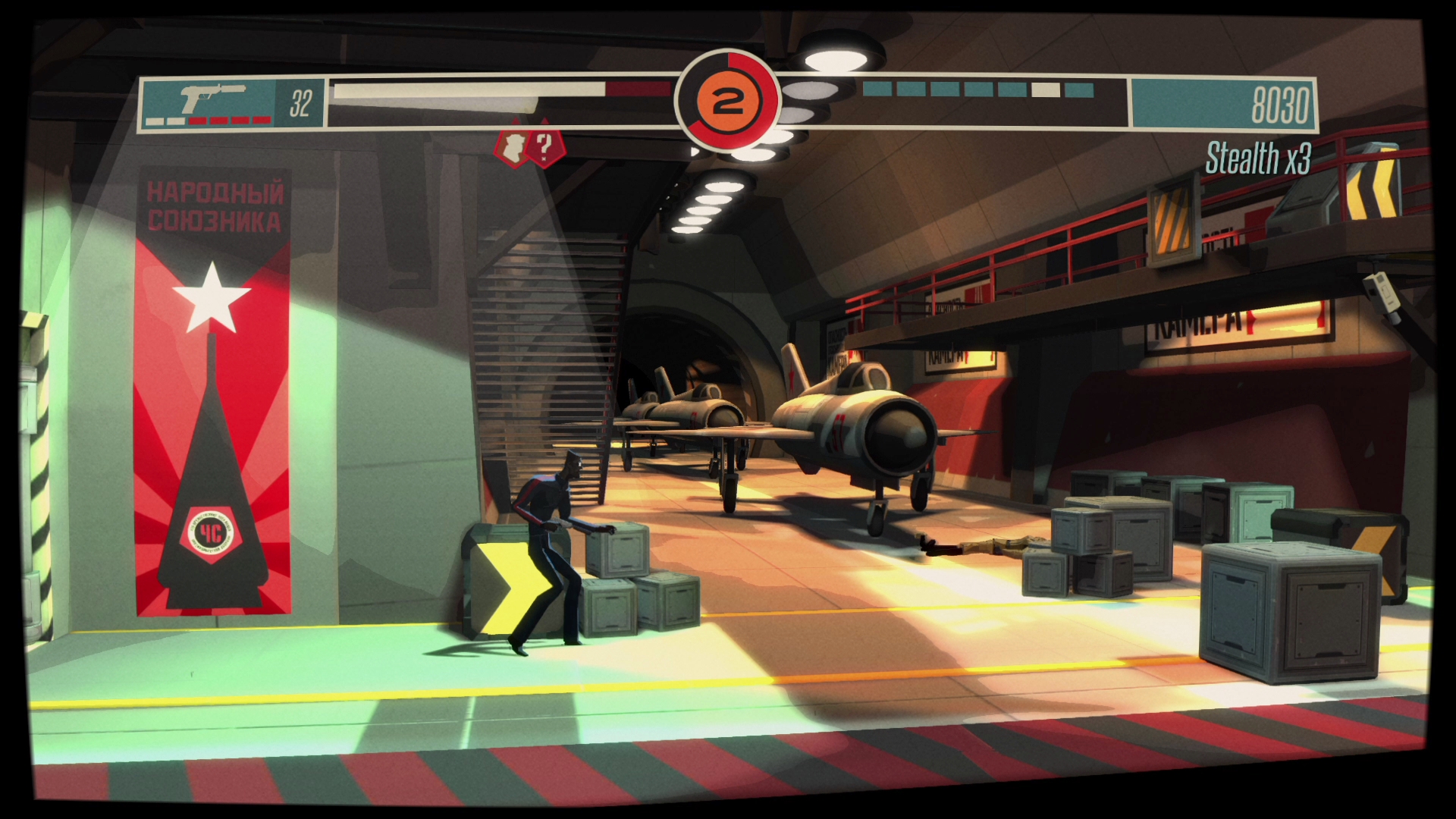This screenshot has height=819, width=1456.
Task: Click the red question mark badge
Action: point(543,149)
